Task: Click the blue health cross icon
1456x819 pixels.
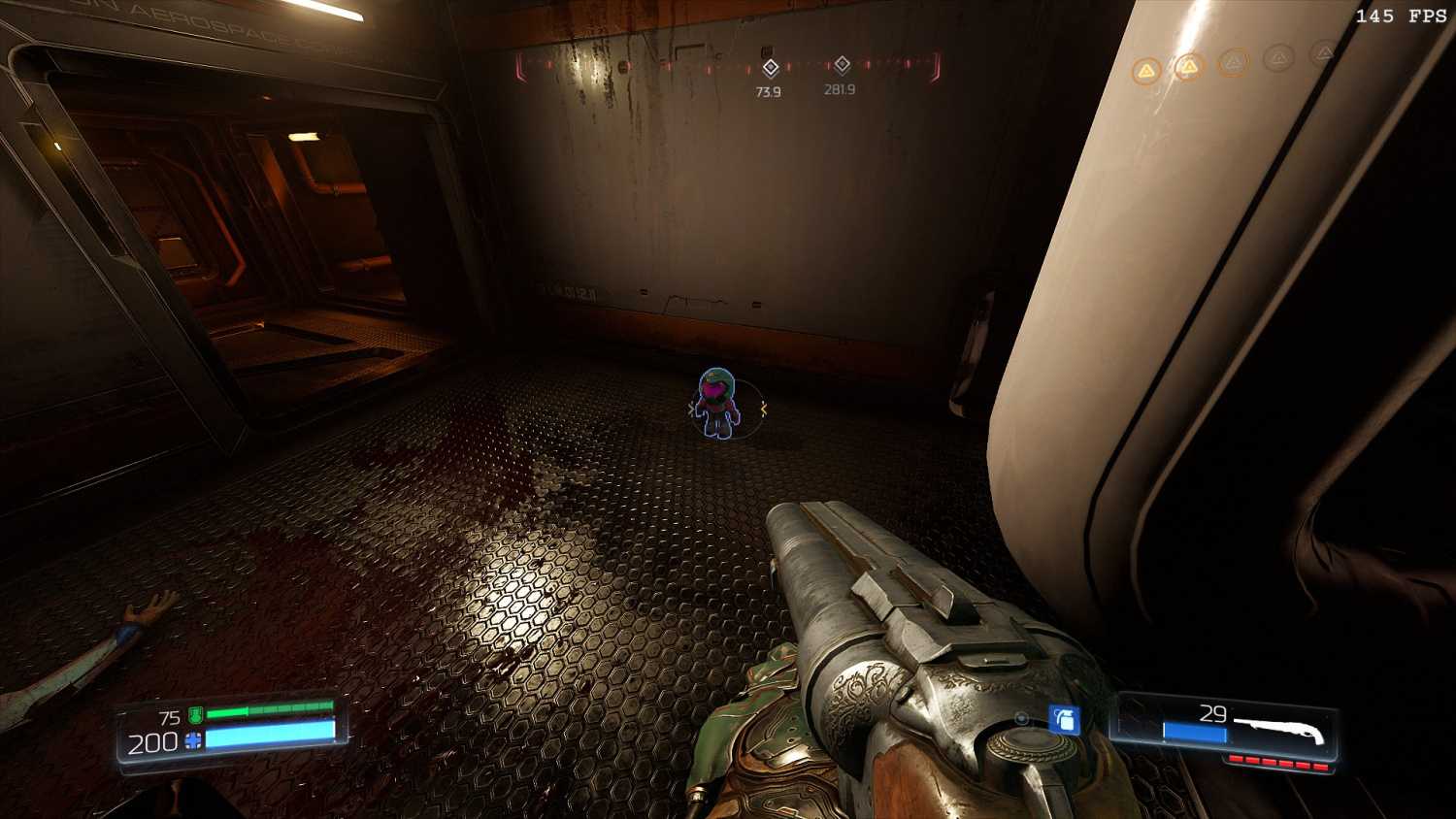Action: 193,741
